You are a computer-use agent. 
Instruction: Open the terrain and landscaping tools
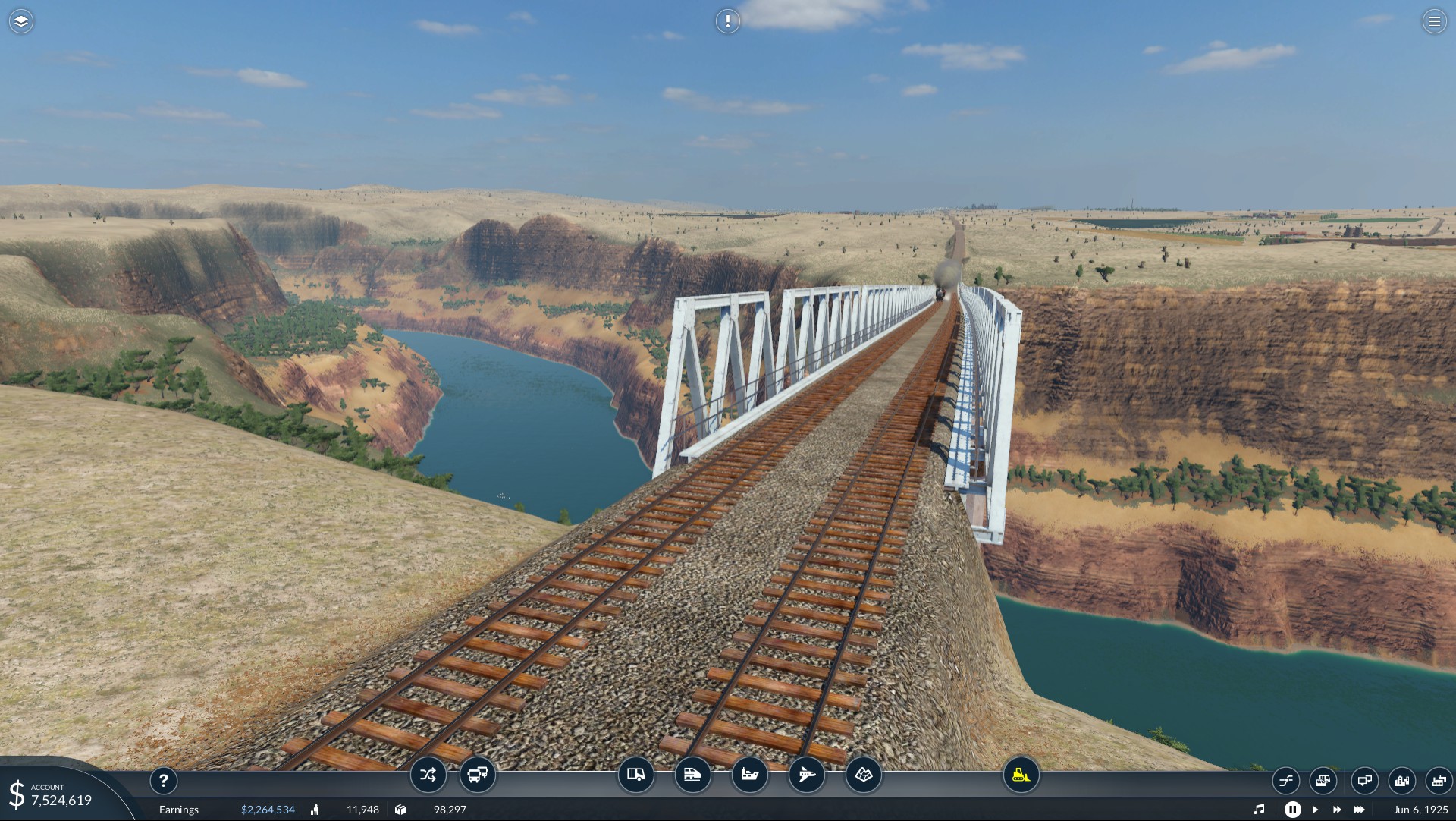click(863, 775)
